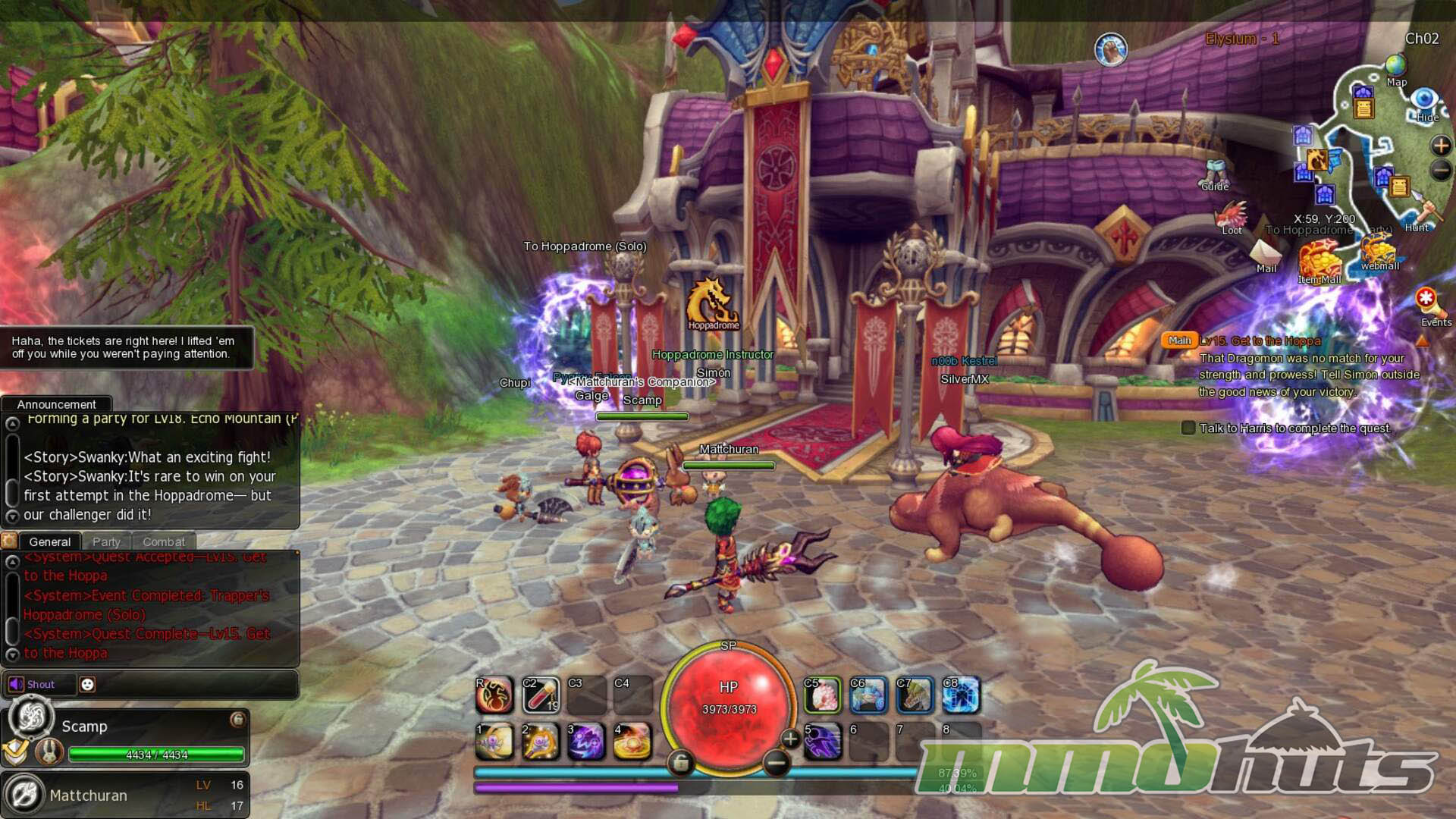Open the world Map globe icon
Image resolution: width=1456 pixels, height=819 pixels.
[x=1395, y=66]
